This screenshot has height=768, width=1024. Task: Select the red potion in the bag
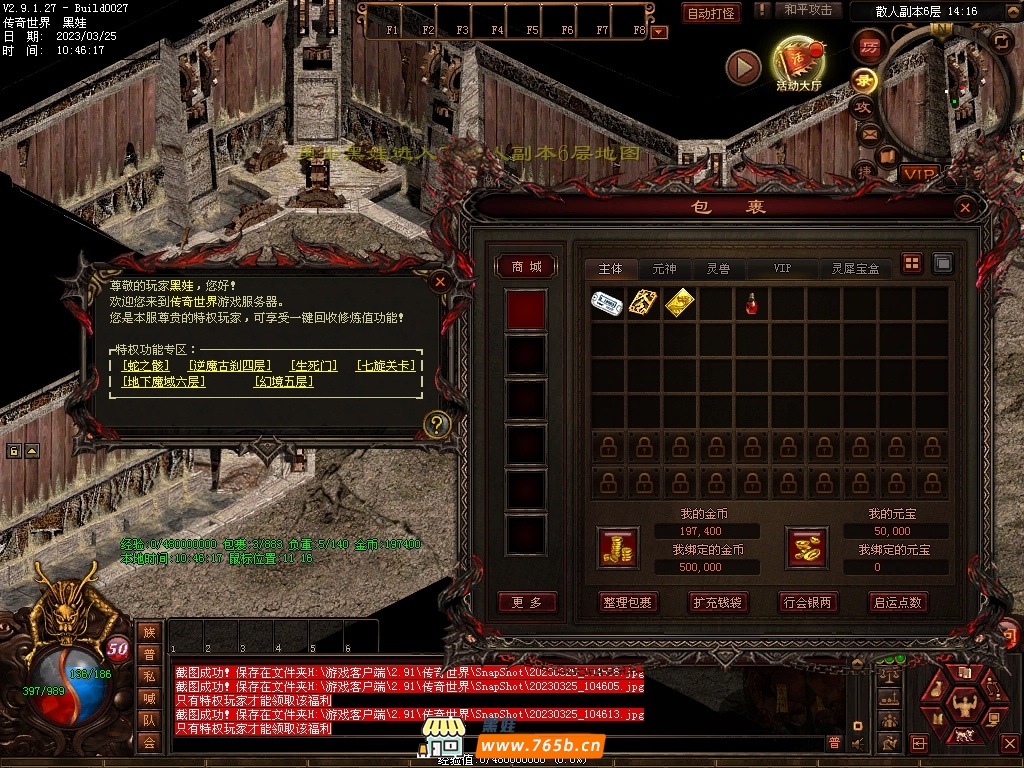752,303
